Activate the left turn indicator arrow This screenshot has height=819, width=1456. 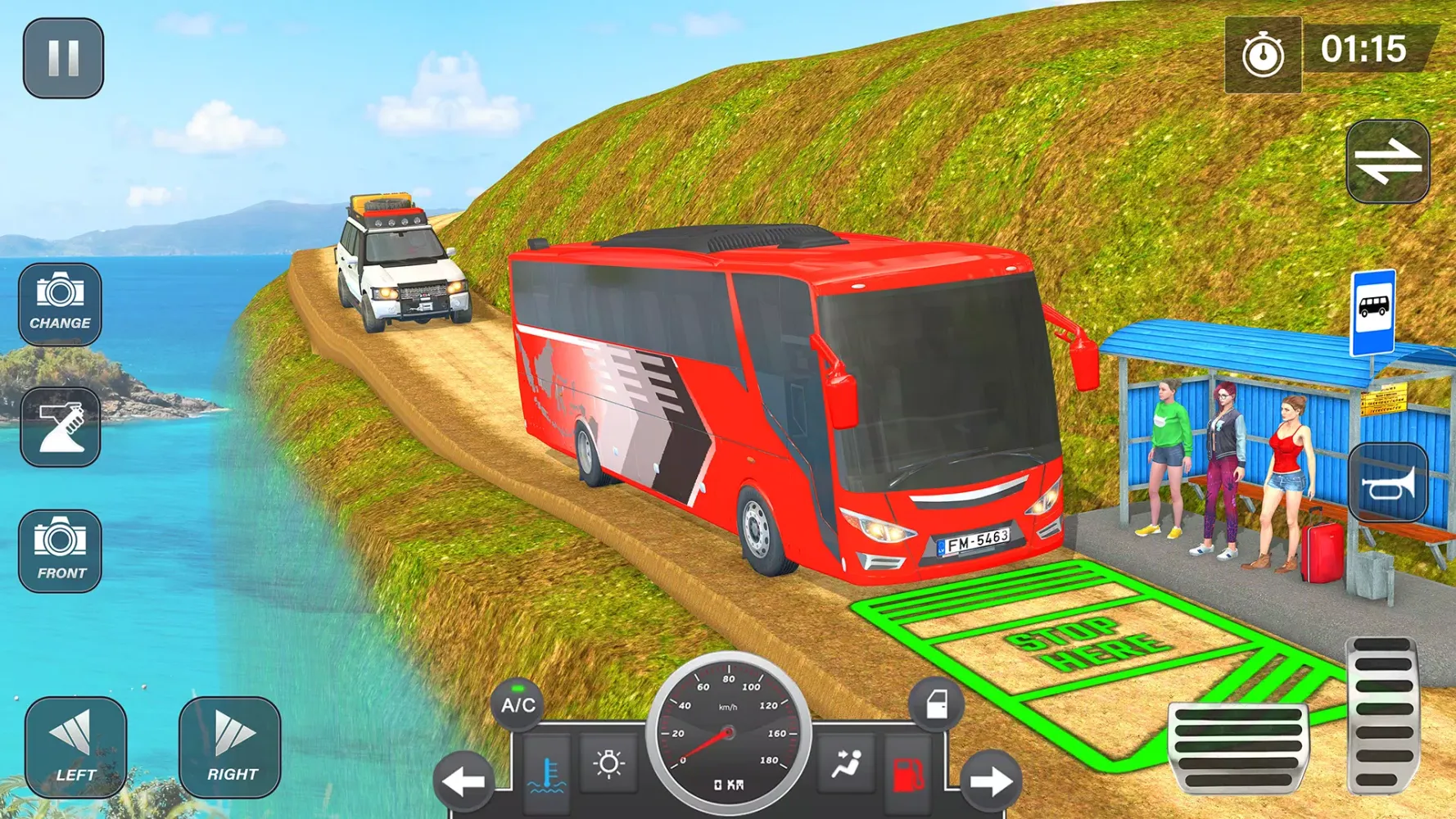(x=463, y=782)
